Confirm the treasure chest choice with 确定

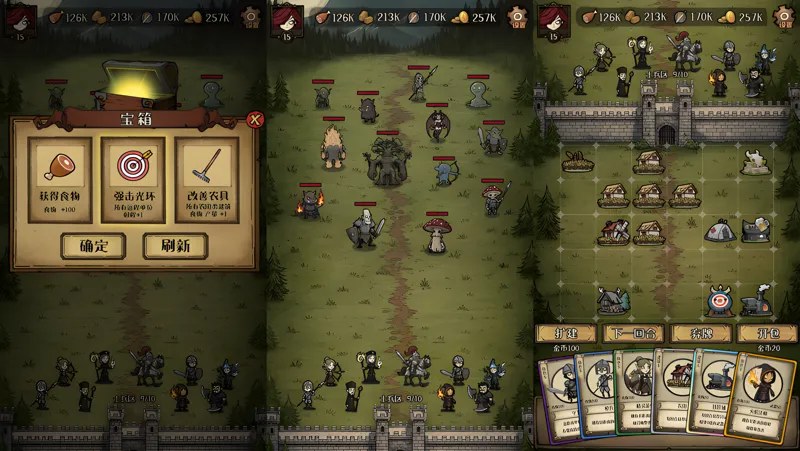tap(93, 245)
